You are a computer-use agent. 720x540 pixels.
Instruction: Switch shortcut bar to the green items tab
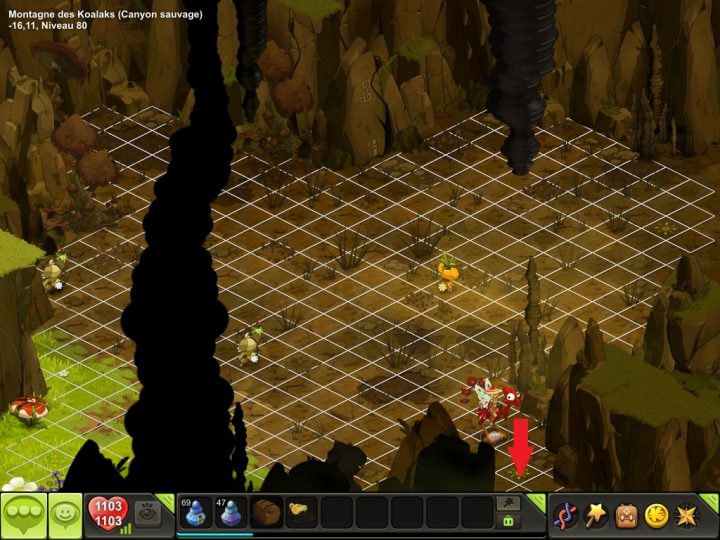click(x=508, y=521)
